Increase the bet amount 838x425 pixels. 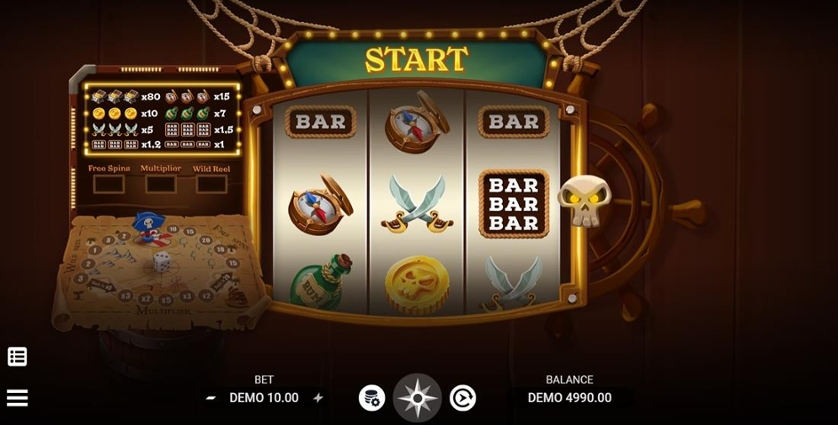pyautogui.click(x=318, y=398)
